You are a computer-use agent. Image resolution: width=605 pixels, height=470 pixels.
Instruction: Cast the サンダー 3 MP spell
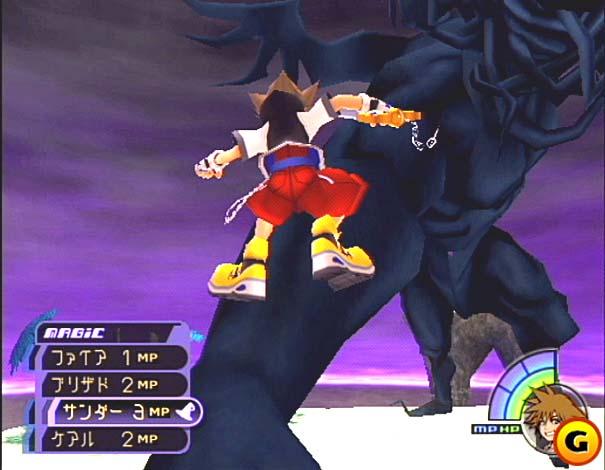120,410
